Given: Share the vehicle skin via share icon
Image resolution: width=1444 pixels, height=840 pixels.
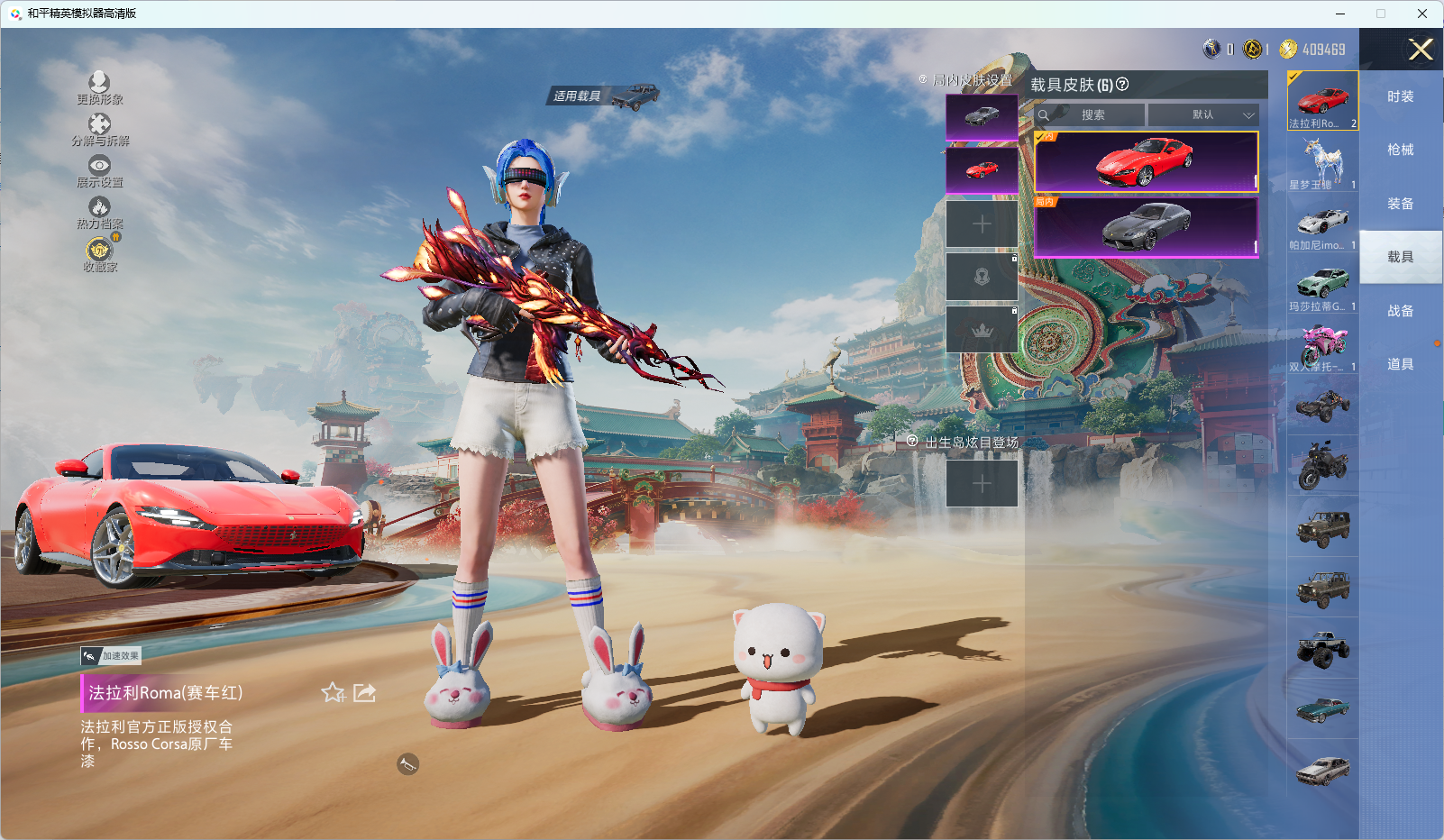Looking at the screenshot, I should 364,692.
